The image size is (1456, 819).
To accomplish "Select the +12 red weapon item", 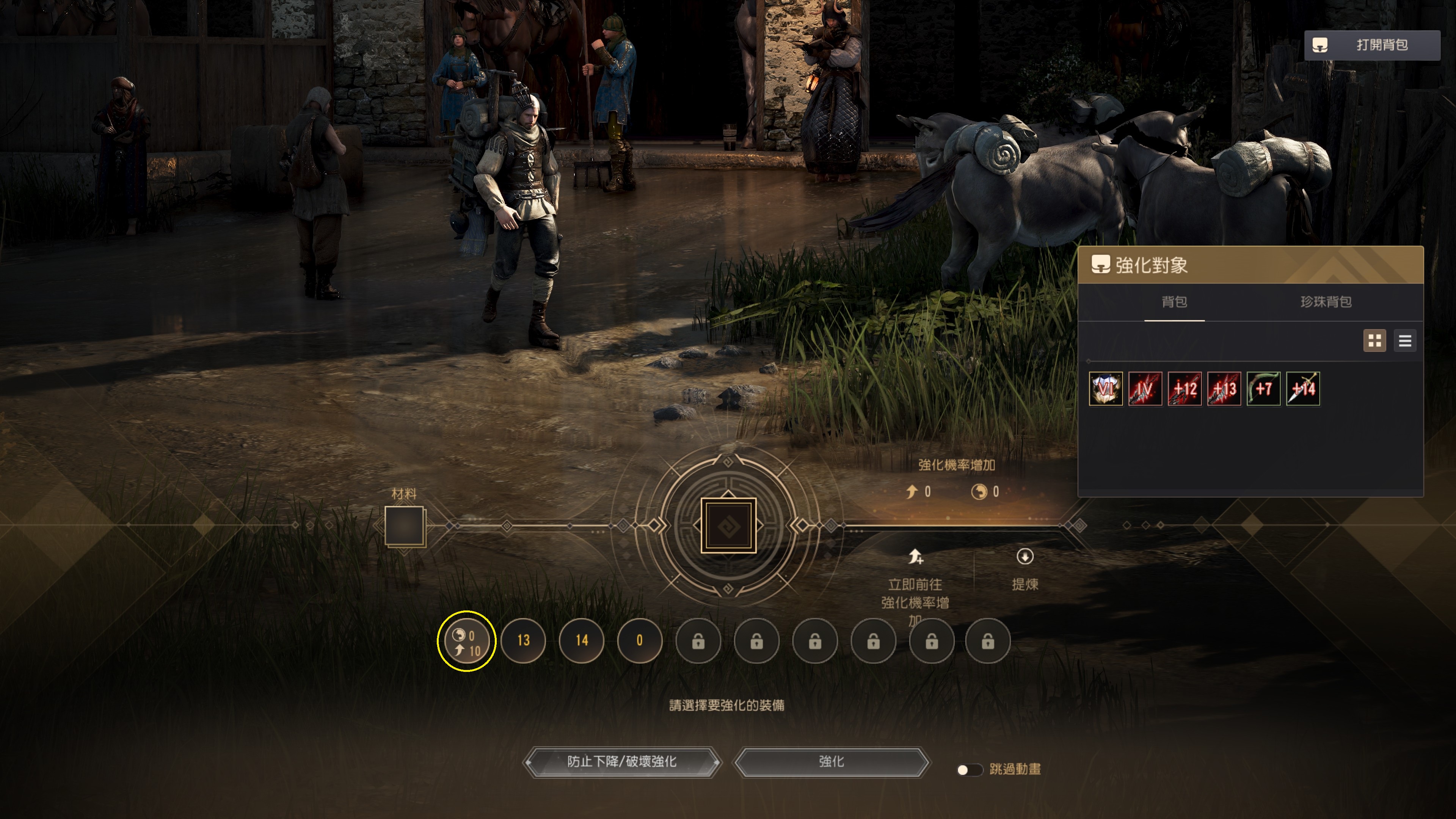I will [1185, 389].
